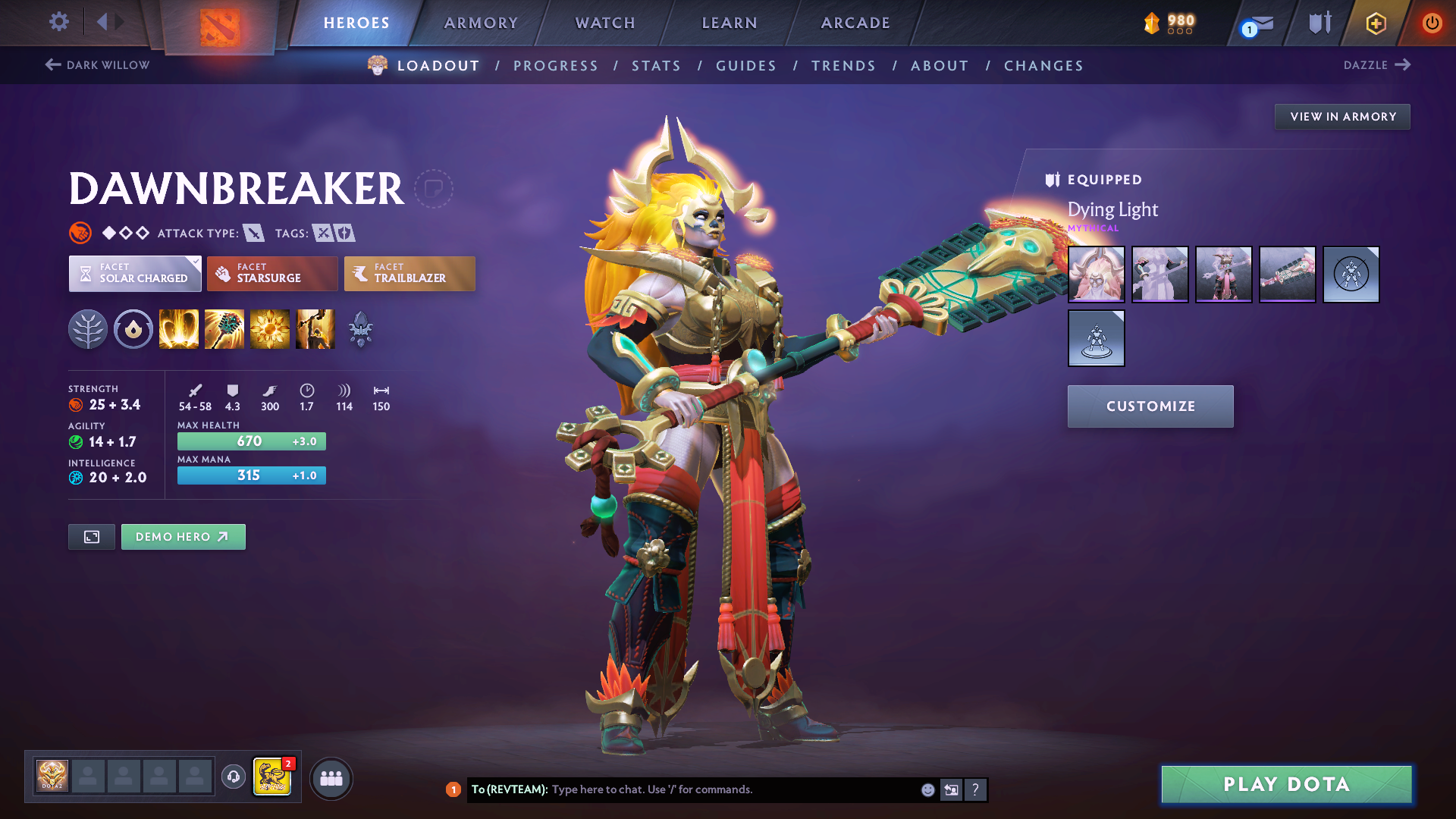Open the Starbreaker ability icon

(178, 328)
